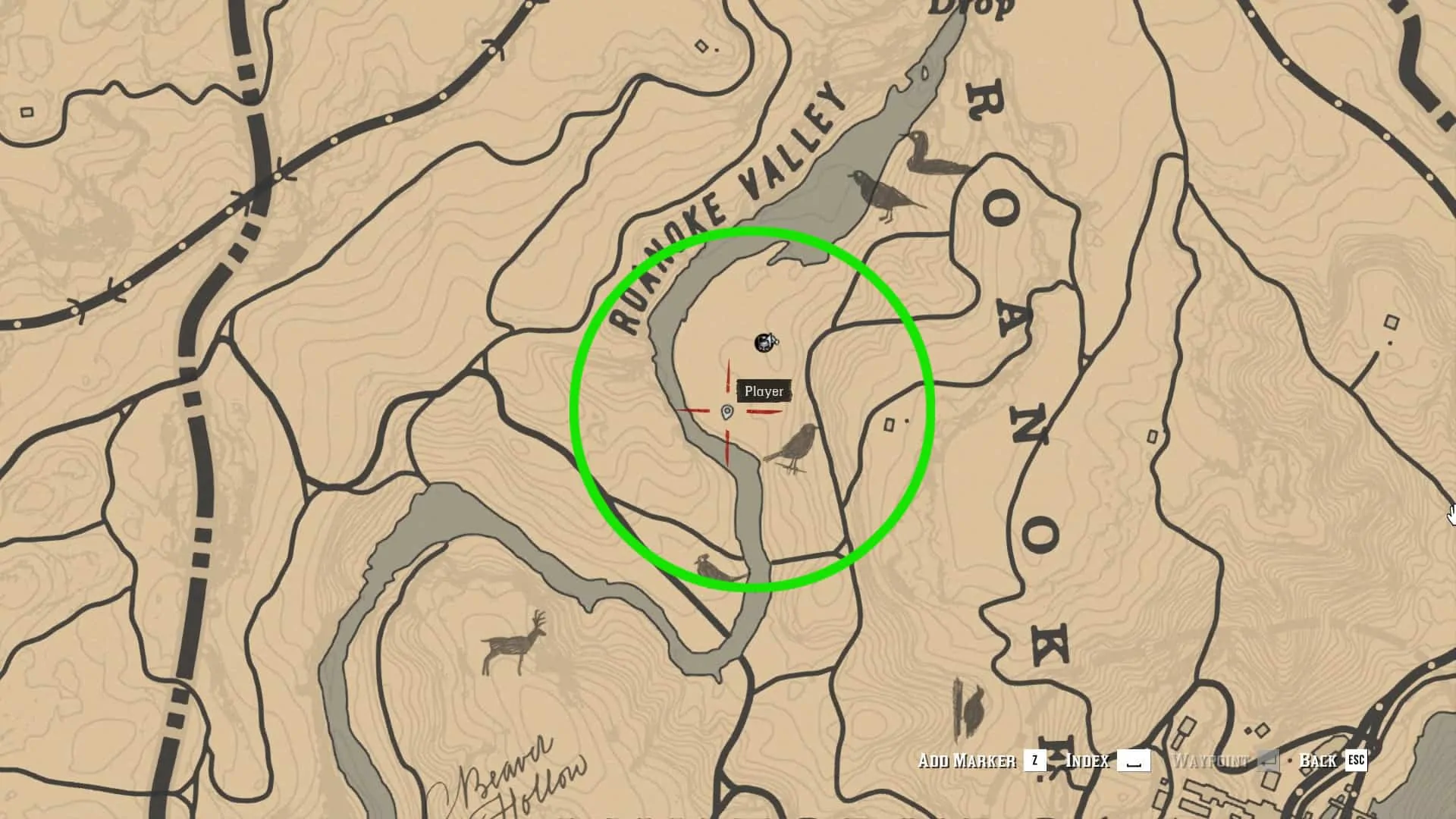
Task: Select the Player location pin marker
Action: (726, 413)
